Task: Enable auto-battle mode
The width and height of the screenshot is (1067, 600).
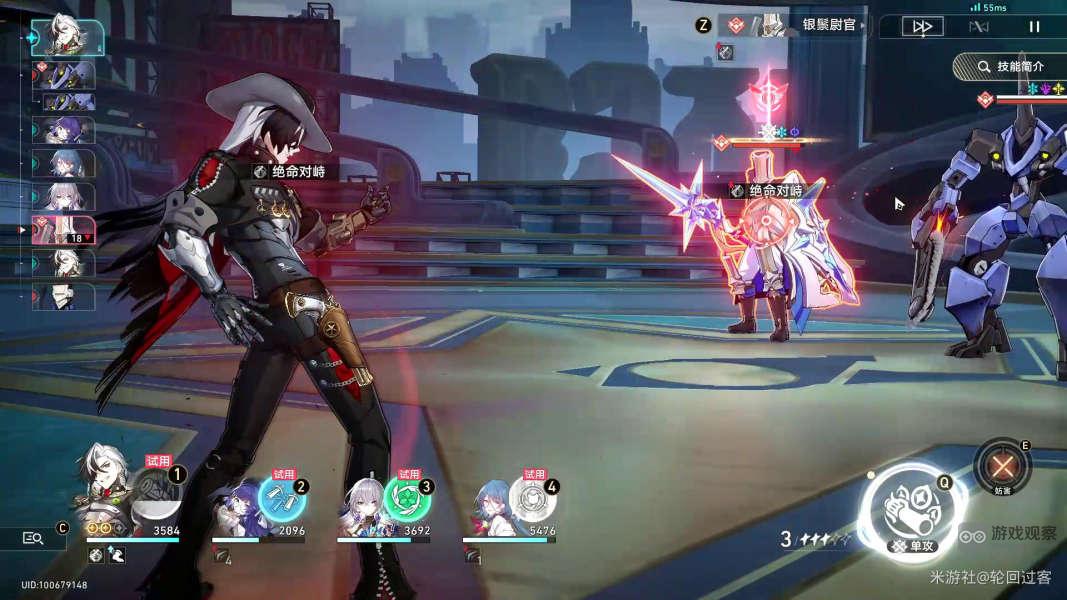Action: pos(978,27)
